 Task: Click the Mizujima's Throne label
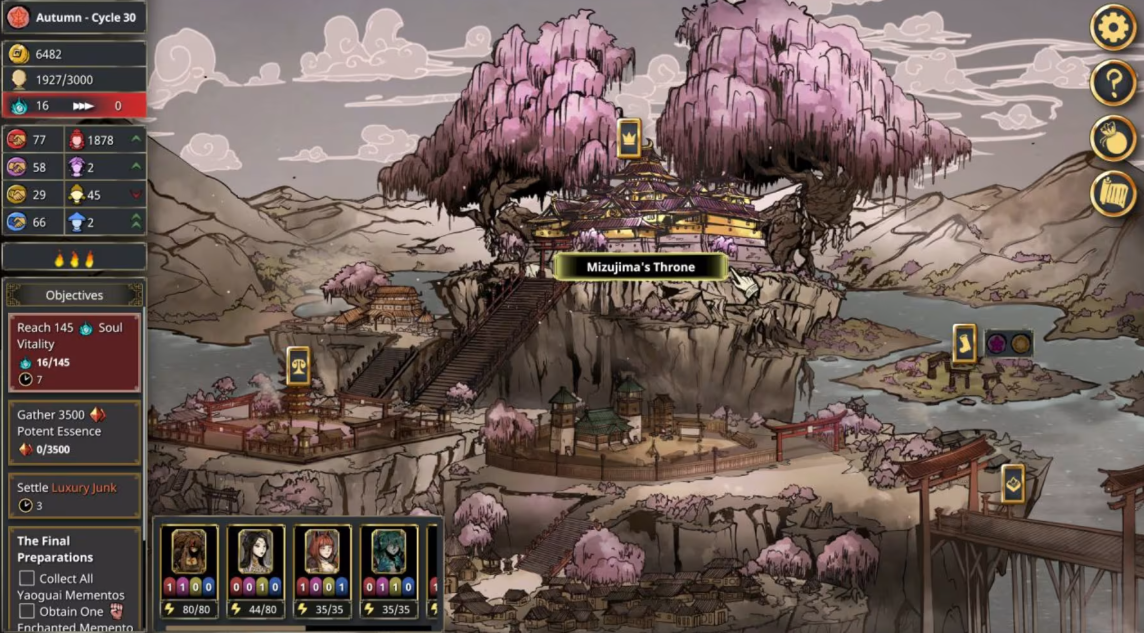640,267
